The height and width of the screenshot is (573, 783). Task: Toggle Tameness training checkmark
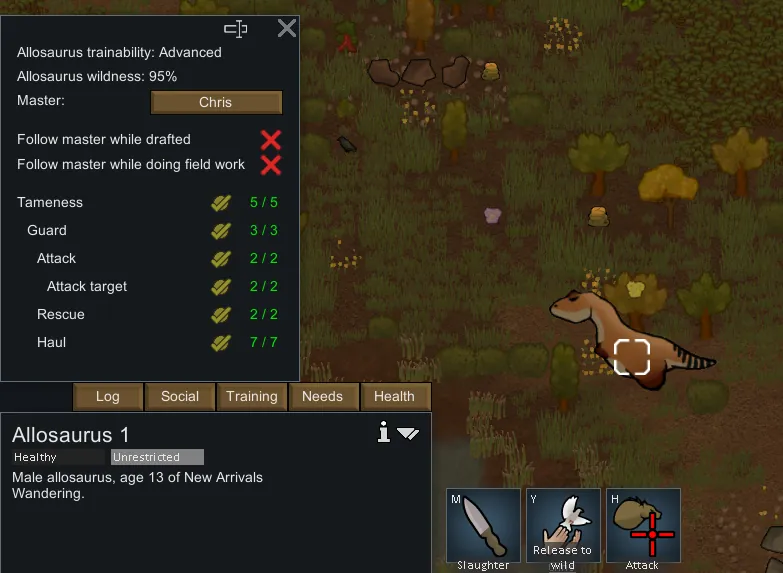point(221,203)
